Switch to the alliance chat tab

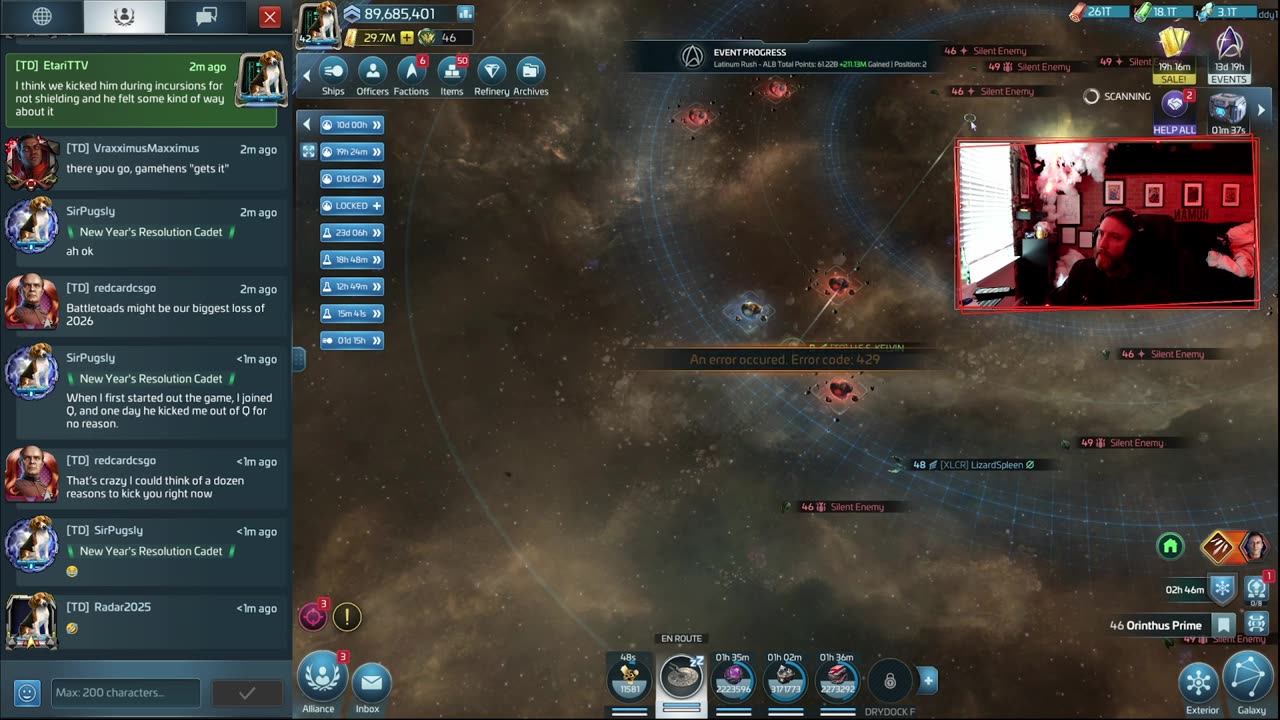coord(124,17)
